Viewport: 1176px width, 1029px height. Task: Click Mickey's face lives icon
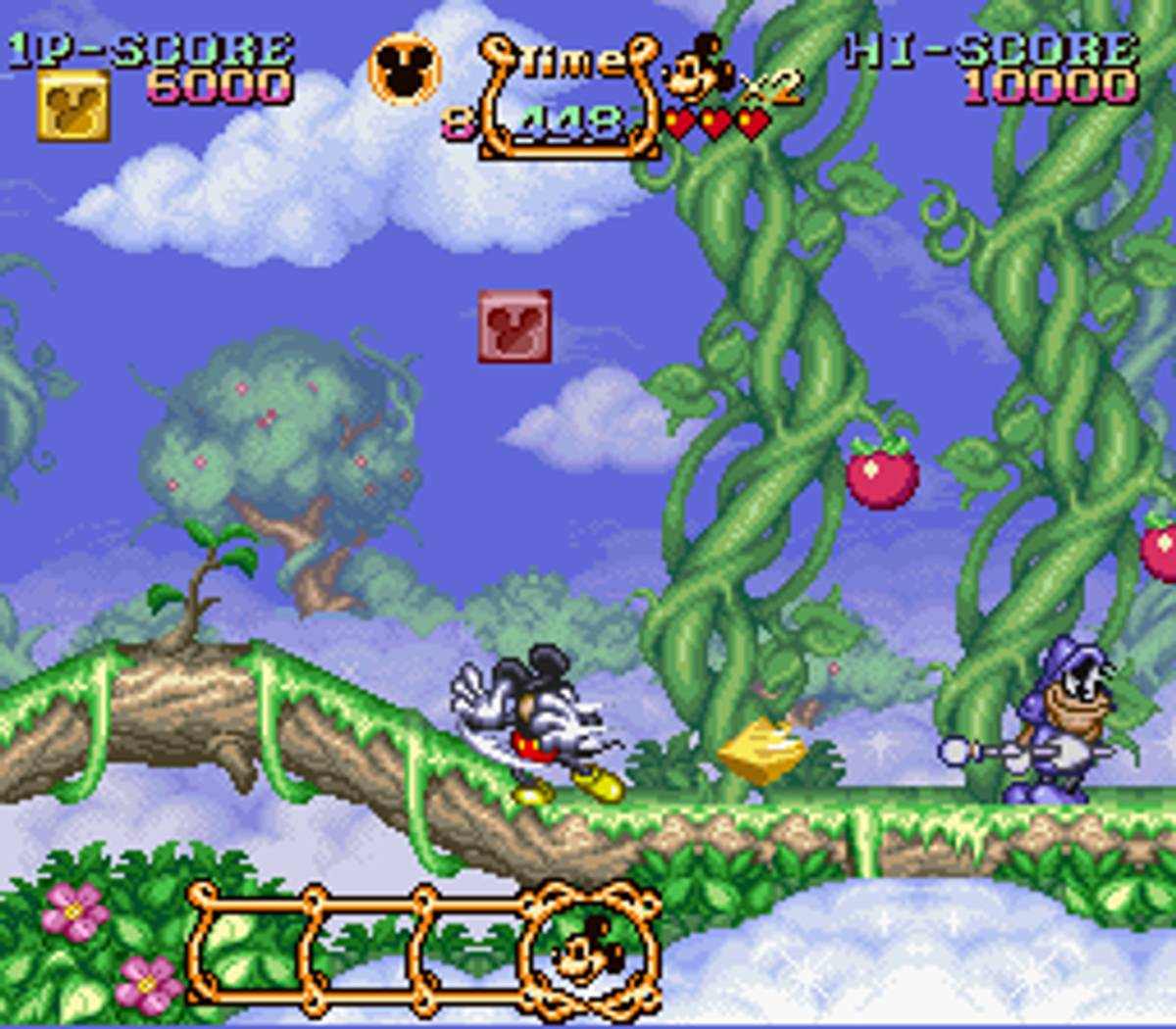[x=699, y=69]
